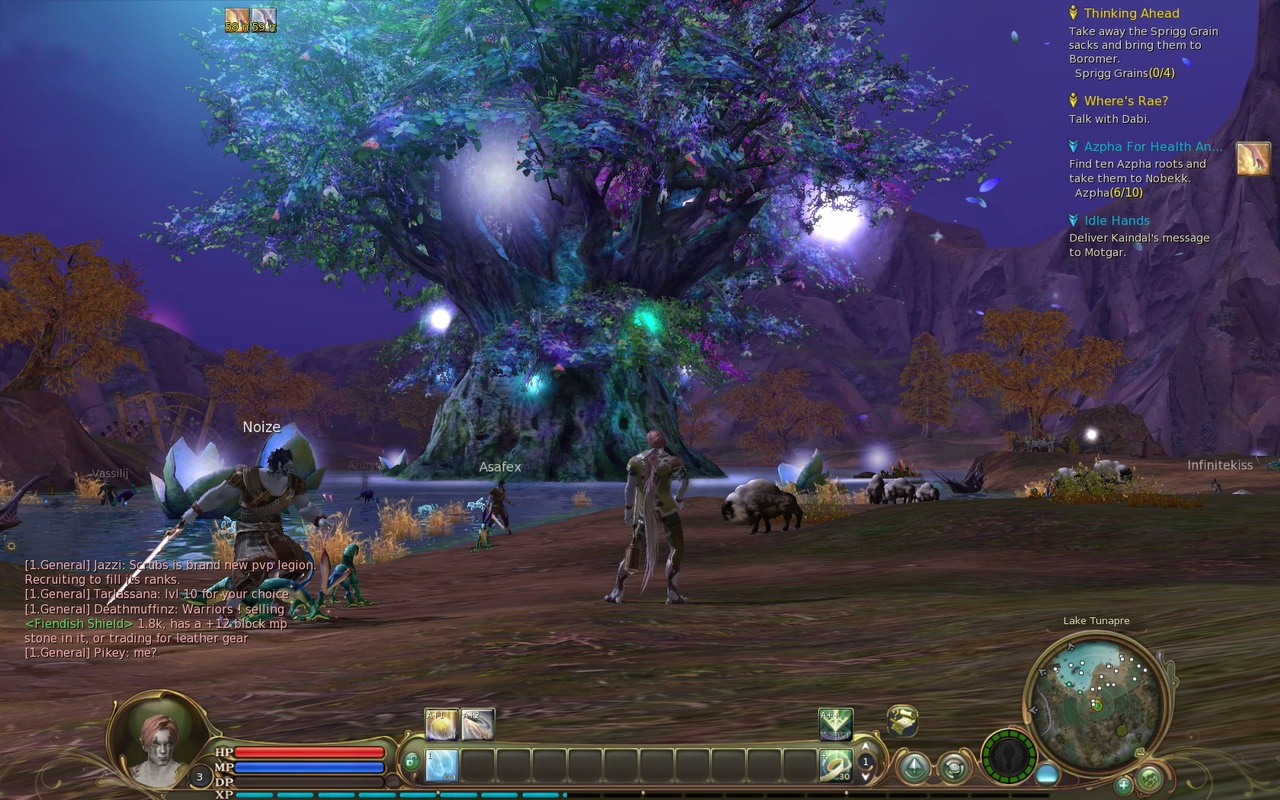Open the gold quest scroll icon near the quickbar
This screenshot has height=800, width=1280.
902,721
